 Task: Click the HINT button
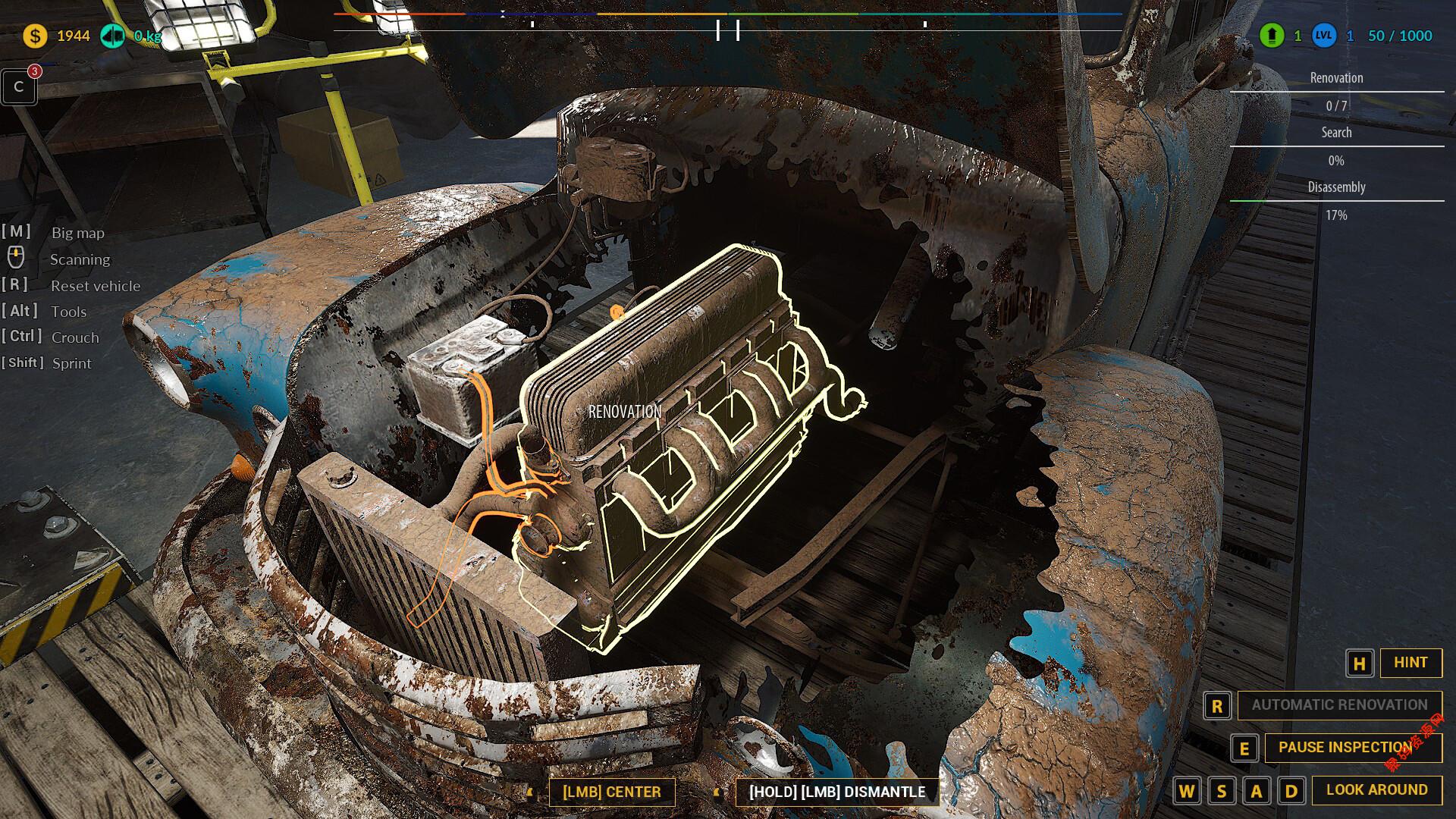click(x=1410, y=663)
